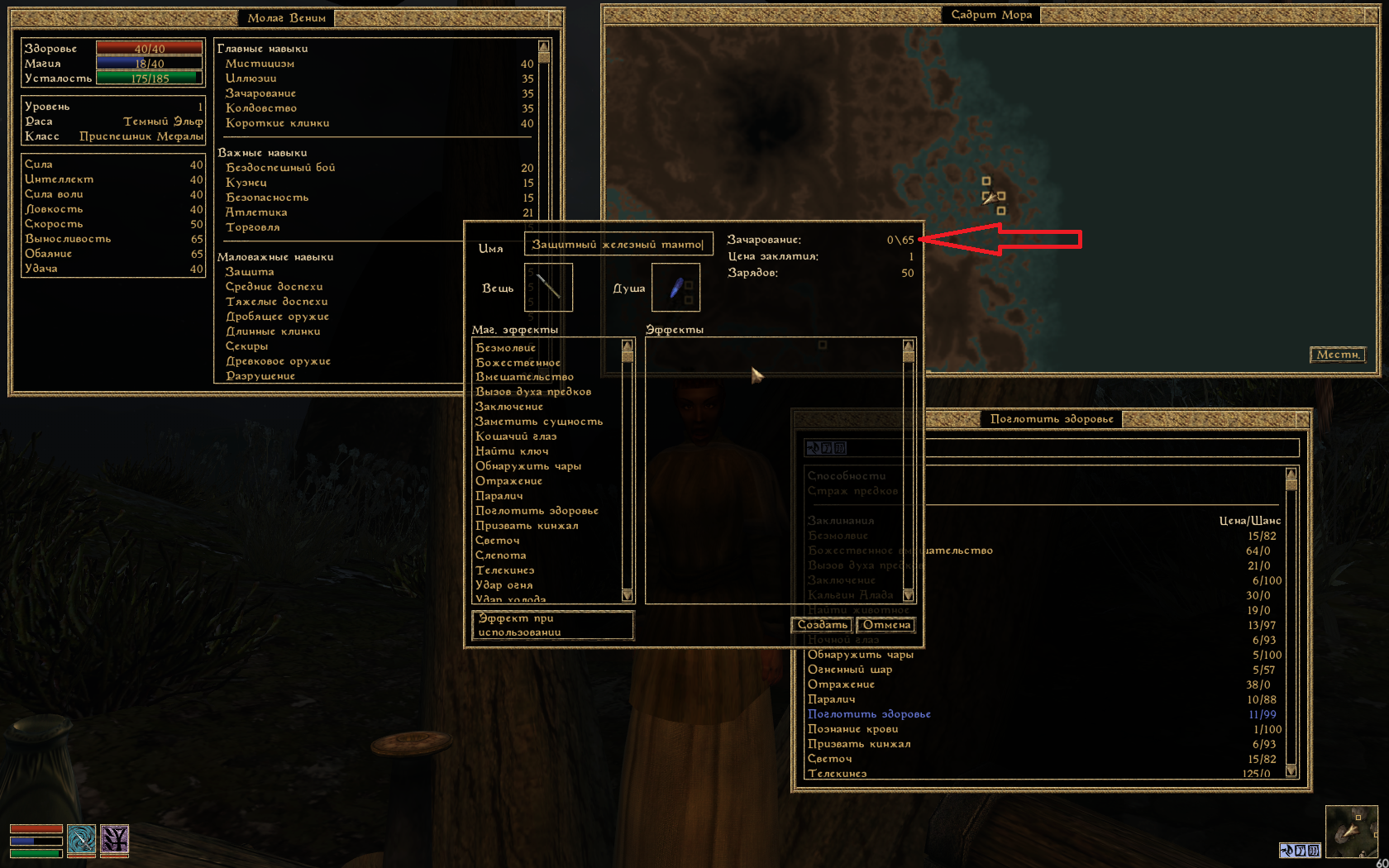Click the Отражение spell row
Image resolution: width=1389 pixels, height=868 pixels.
(841, 684)
